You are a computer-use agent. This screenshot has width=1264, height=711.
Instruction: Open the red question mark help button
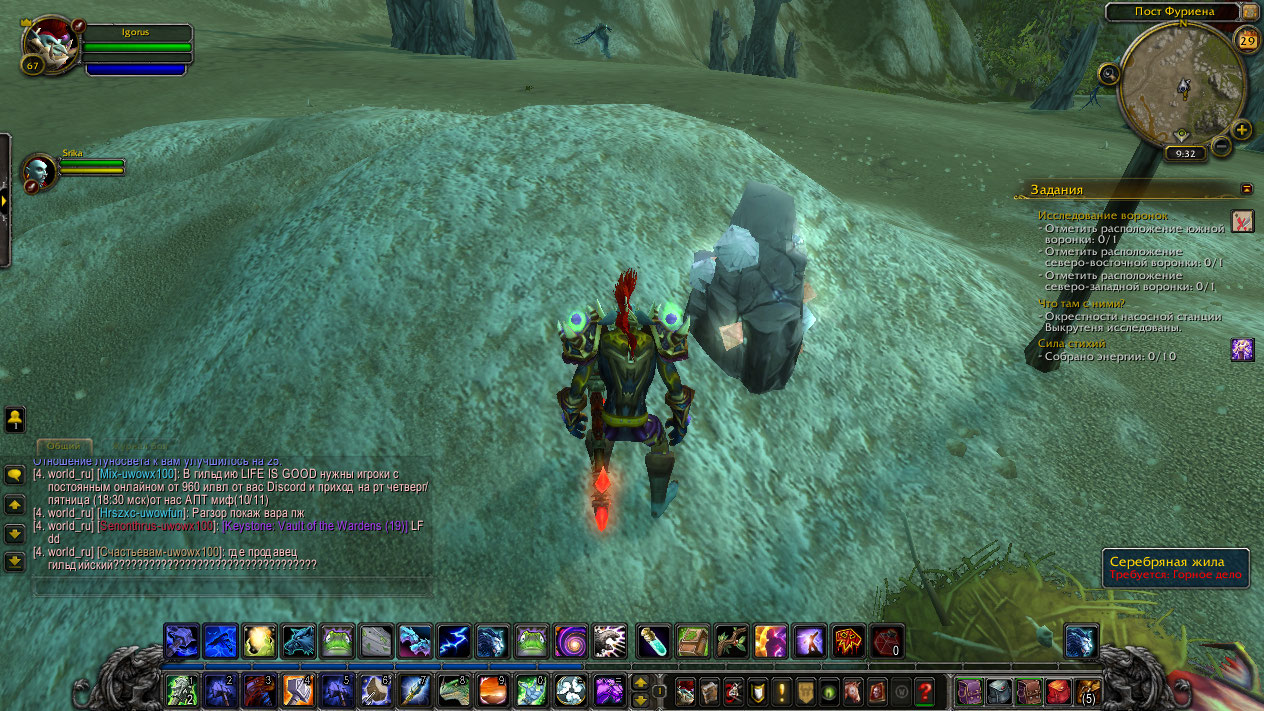924,690
